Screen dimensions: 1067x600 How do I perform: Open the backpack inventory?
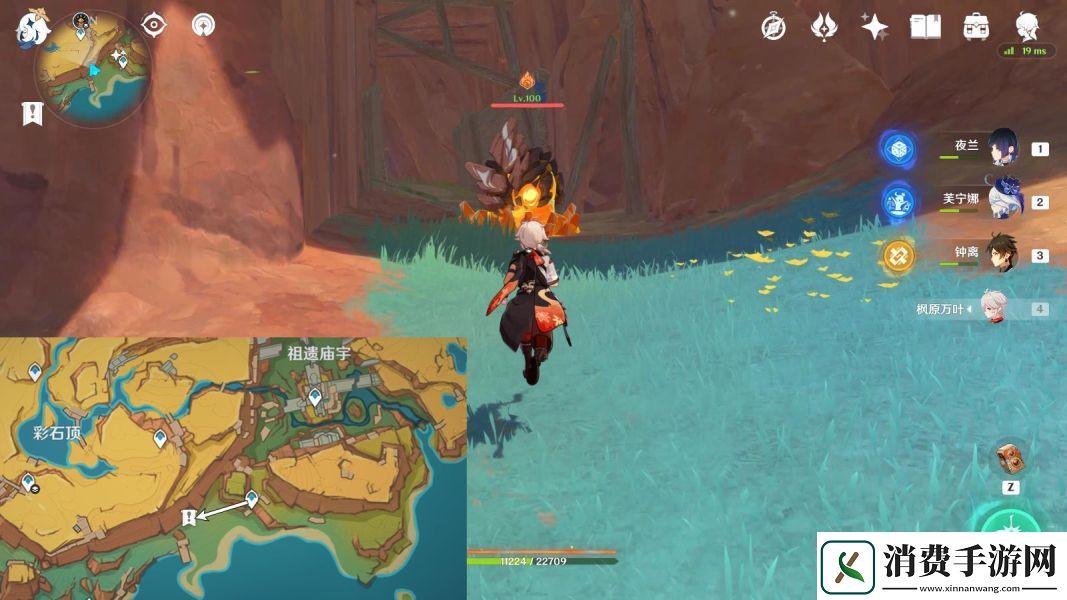[976, 27]
